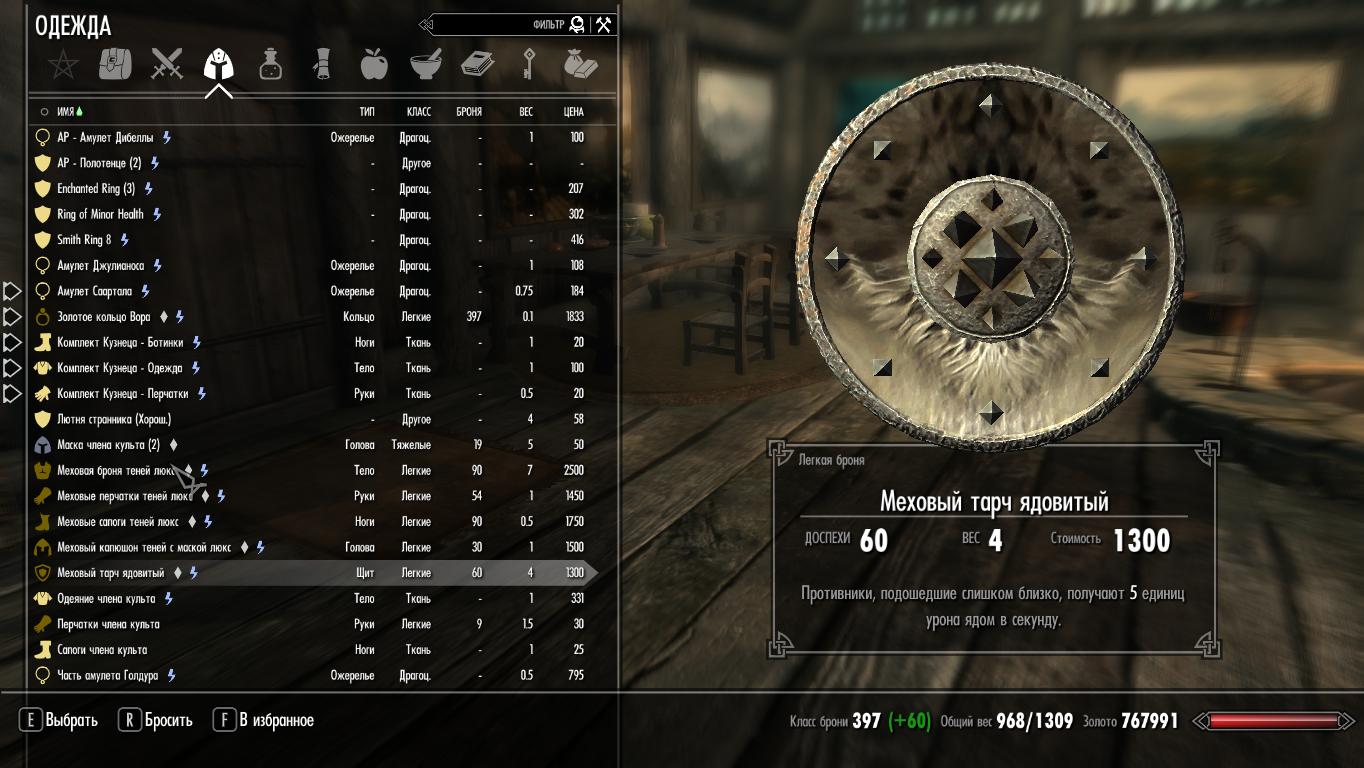Screen dimensions: 1364x768
Task: Pick Маска члена культа (2) row
Action: point(108,445)
